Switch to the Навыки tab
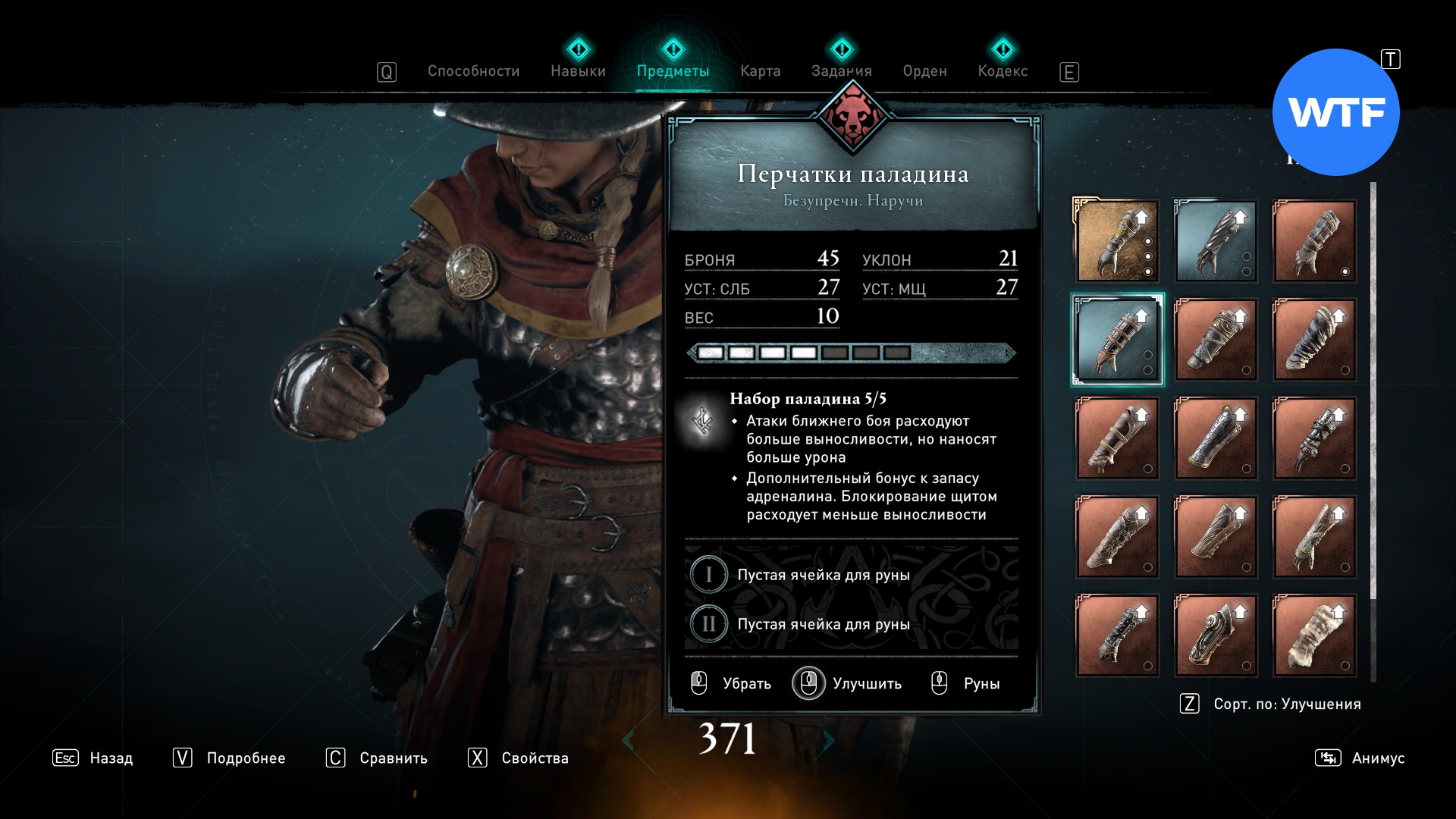This screenshot has height=819, width=1456. [578, 71]
